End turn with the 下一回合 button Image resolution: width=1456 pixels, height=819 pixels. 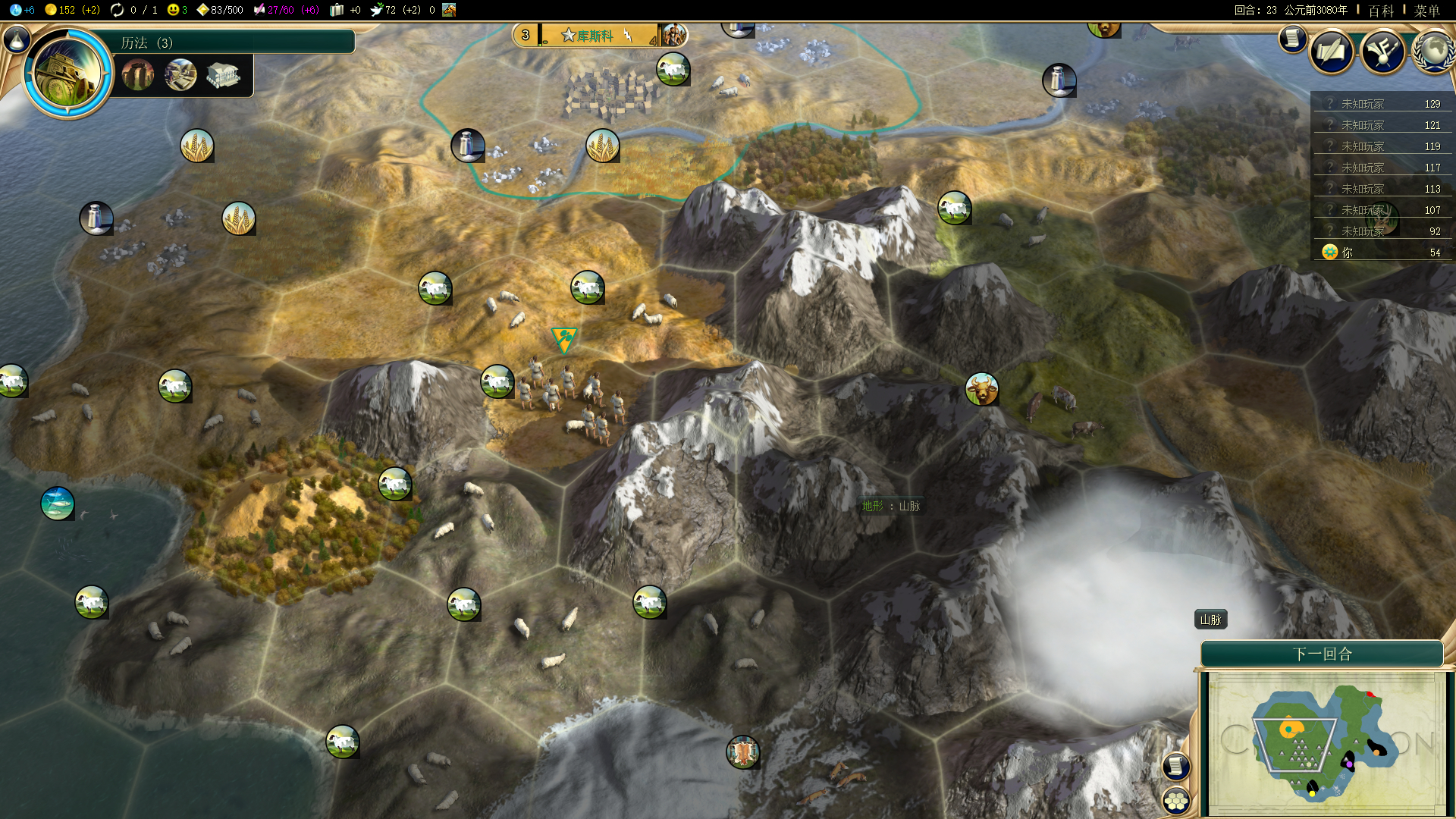click(1322, 654)
